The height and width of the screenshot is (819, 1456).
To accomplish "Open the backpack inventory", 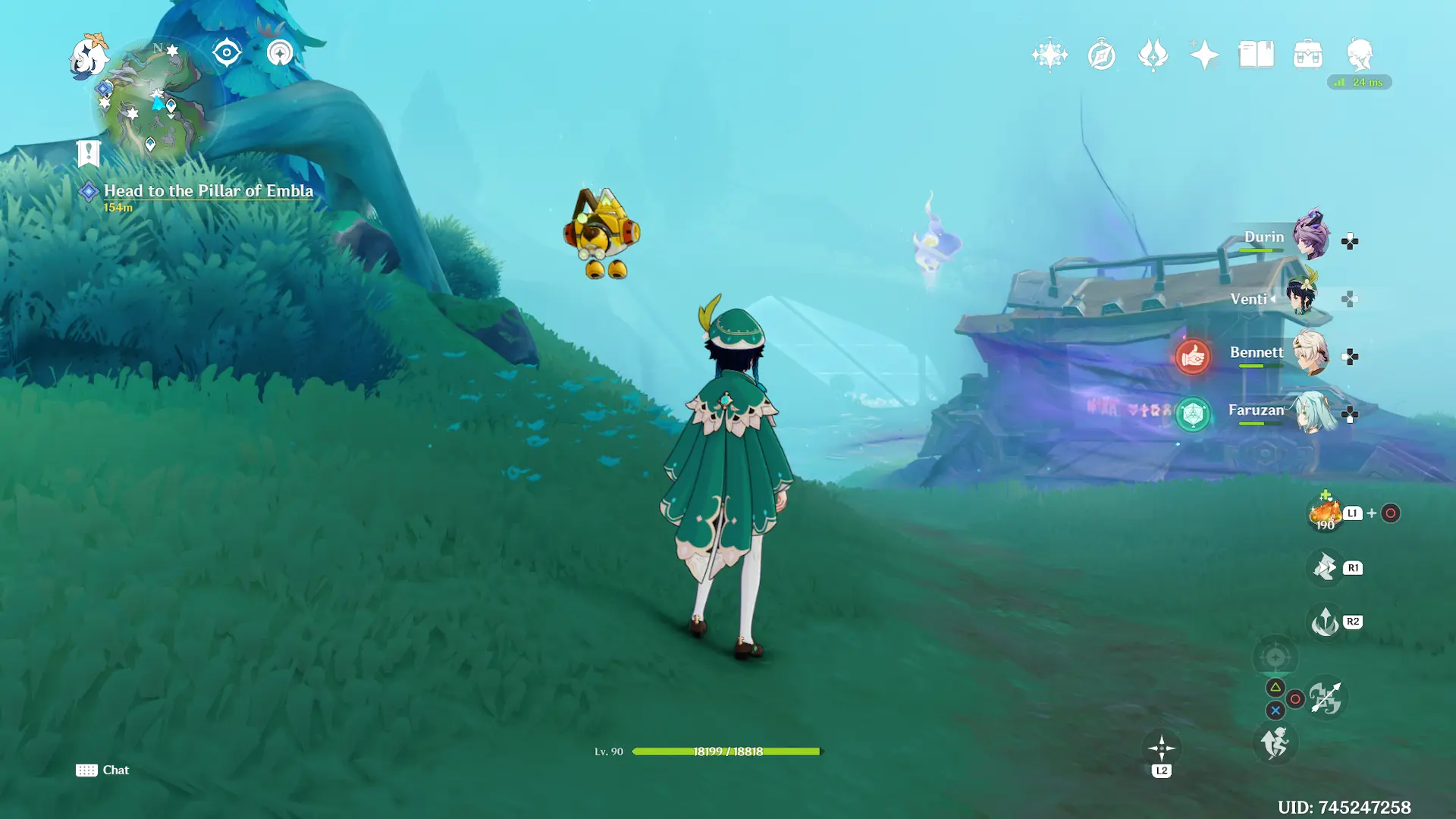I will [1307, 55].
